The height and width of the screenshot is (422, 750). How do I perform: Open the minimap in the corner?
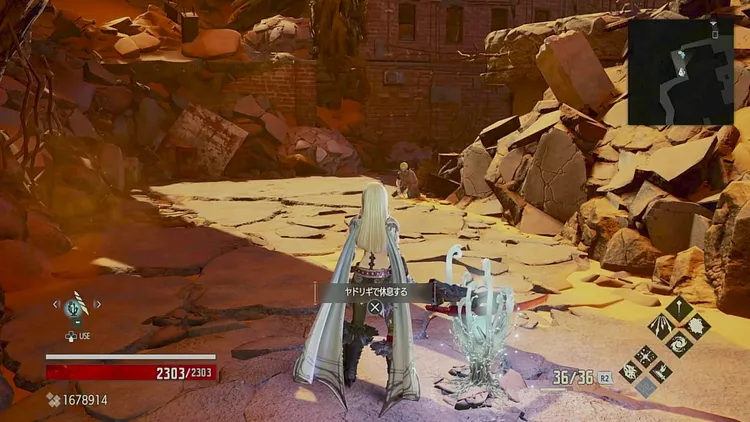coord(680,71)
